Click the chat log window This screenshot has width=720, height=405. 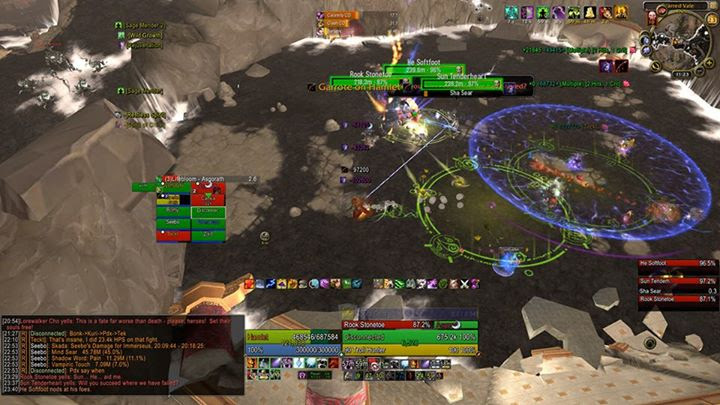120,356
